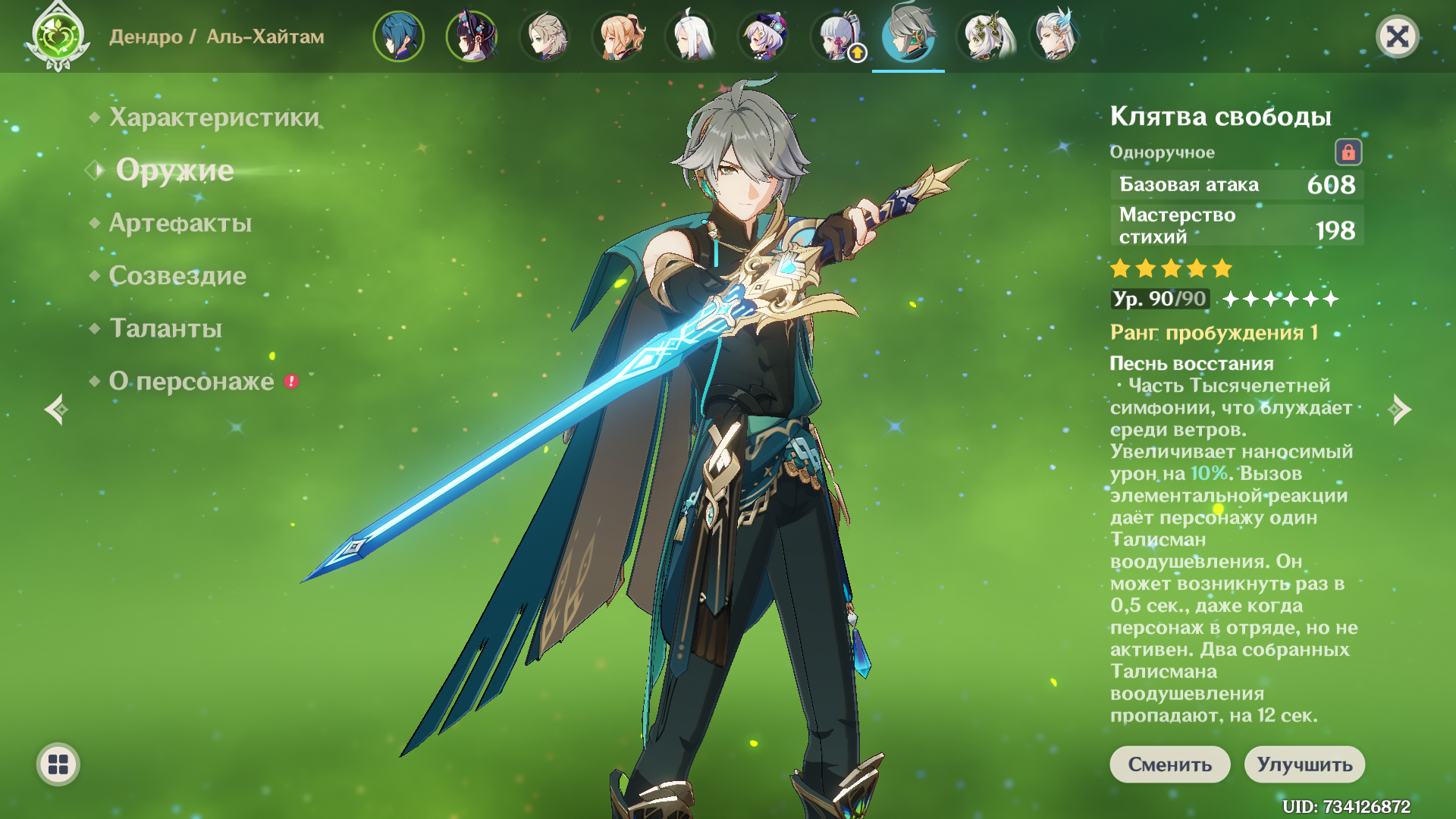
Task: Toggle the weapon lock icon
Action: pyautogui.click(x=1348, y=152)
